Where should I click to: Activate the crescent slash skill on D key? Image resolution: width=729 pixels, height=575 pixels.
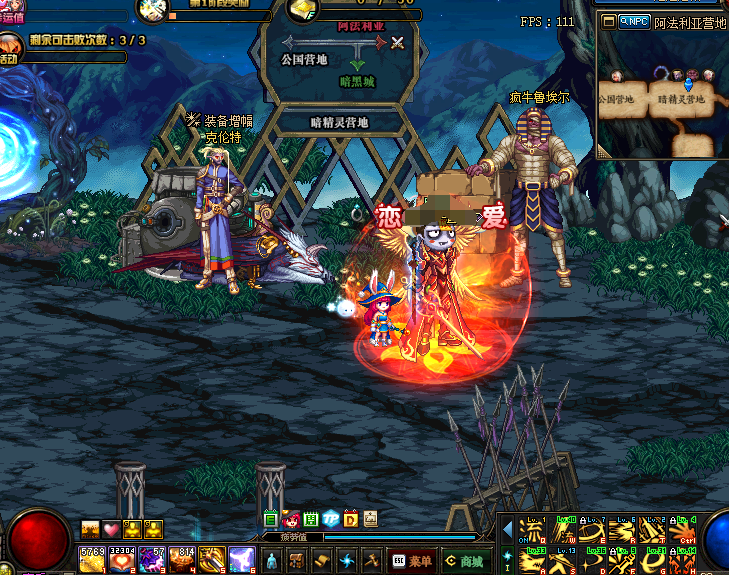coord(594,560)
